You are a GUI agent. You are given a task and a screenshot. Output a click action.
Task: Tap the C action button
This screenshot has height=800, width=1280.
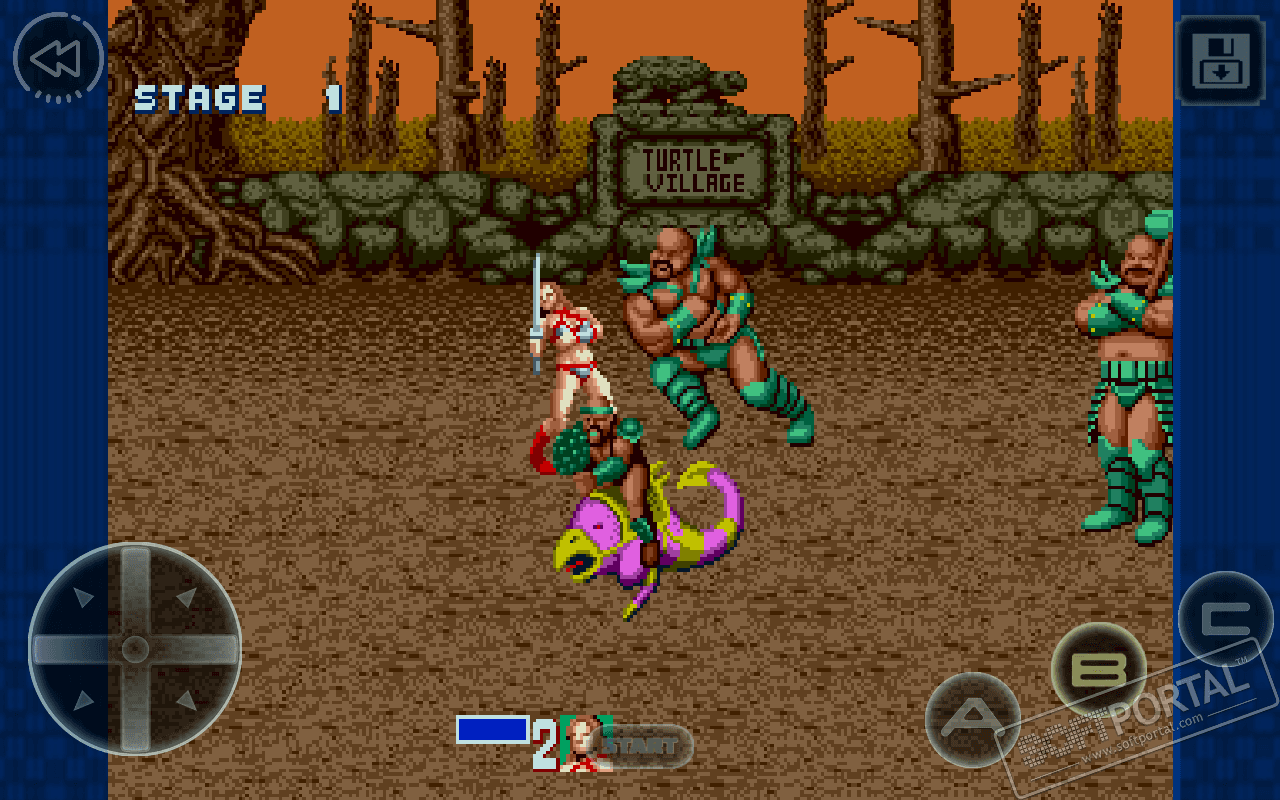pos(1224,618)
